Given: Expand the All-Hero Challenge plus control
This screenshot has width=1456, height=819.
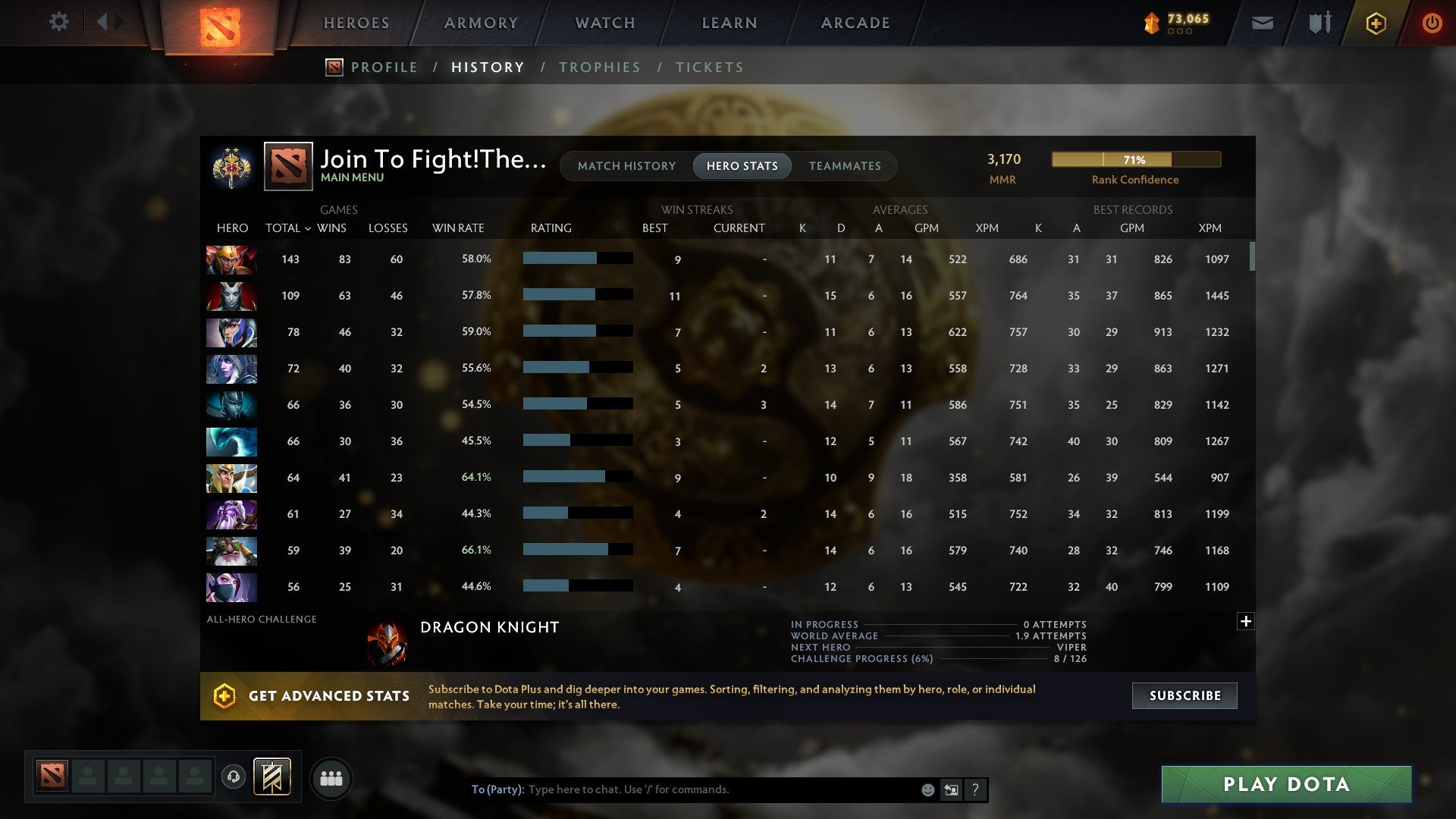Looking at the screenshot, I should coord(1246,620).
